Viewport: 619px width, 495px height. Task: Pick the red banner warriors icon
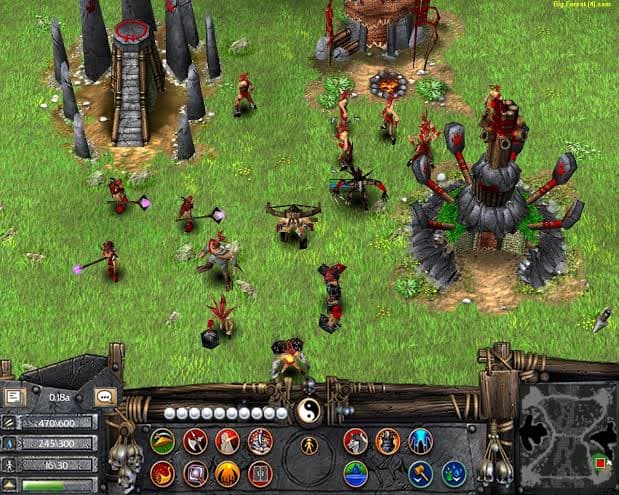tap(260, 440)
